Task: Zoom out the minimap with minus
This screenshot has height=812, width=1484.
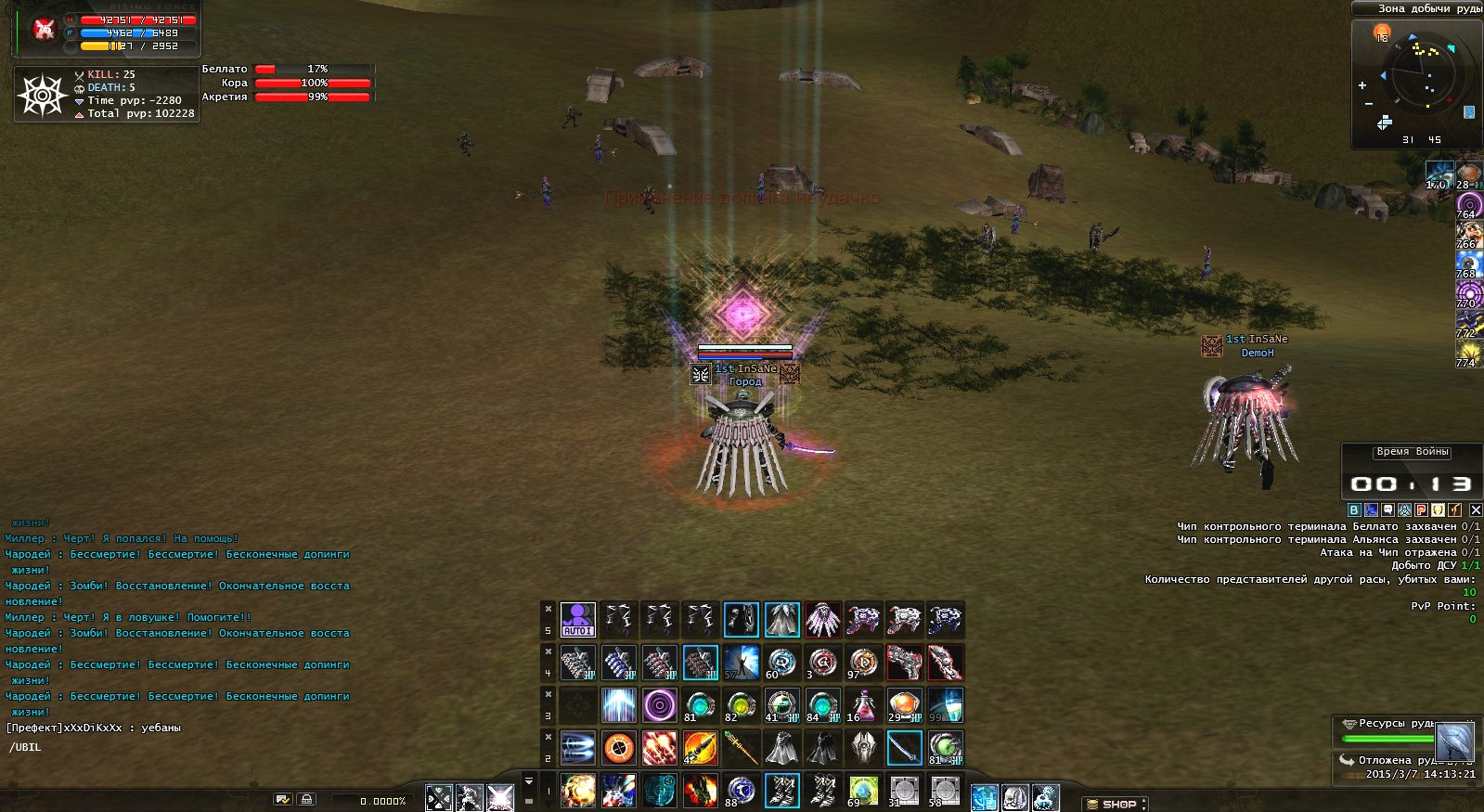Action: [x=1368, y=104]
